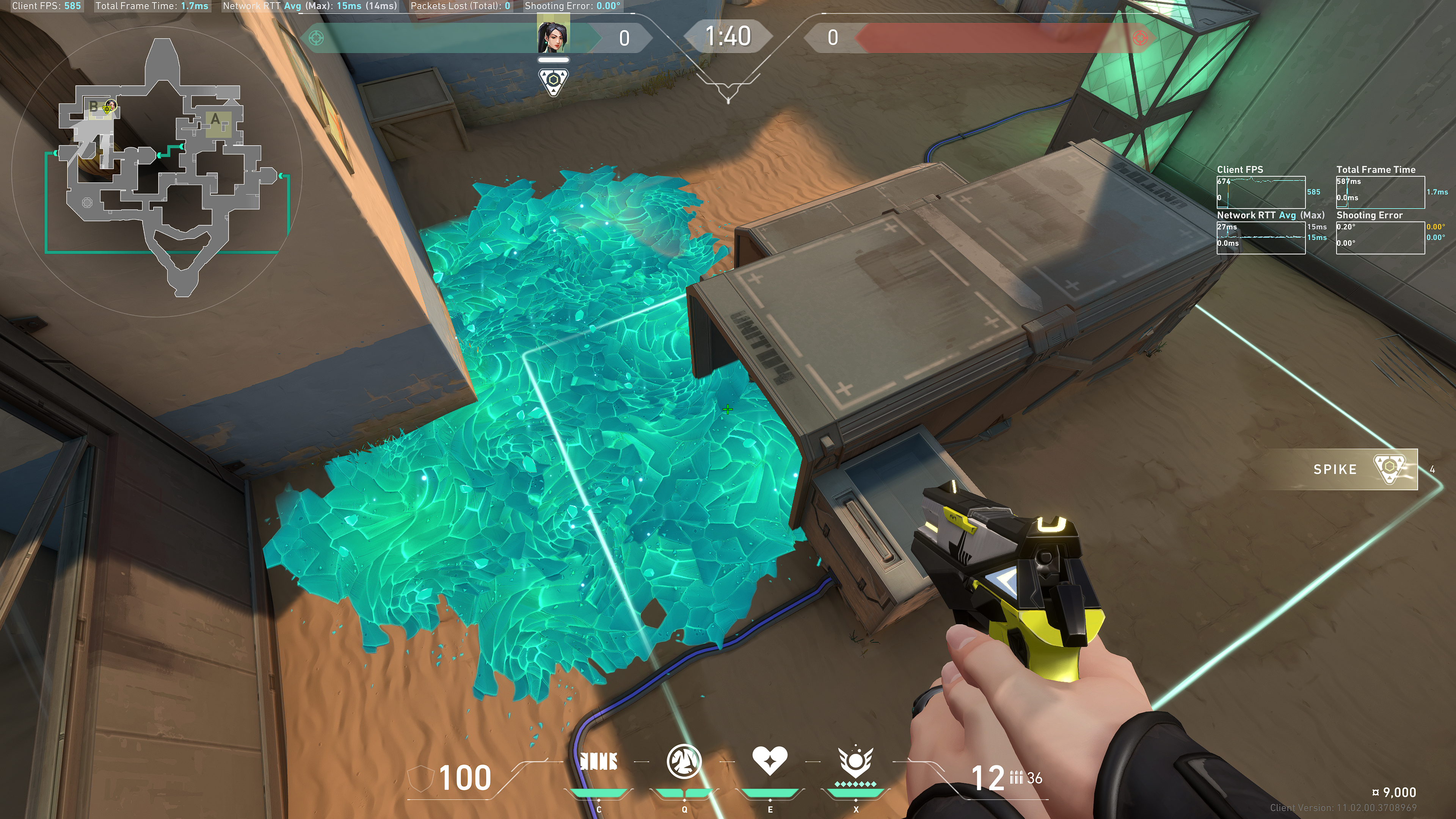This screenshot has height=819, width=1456.
Task: Select the A site marker on the minimap
Action: click(x=215, y=120)
